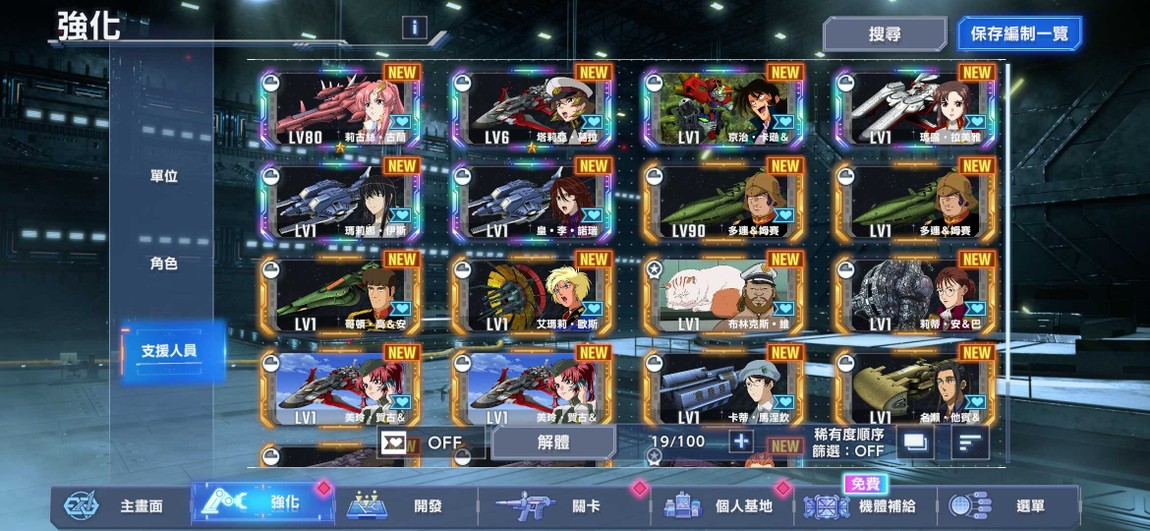The width and height of the screenshot is (1150, 531).
Task: Choose the 艾瑪莉・歐斯 blonde support card
Action: [532, 297]
